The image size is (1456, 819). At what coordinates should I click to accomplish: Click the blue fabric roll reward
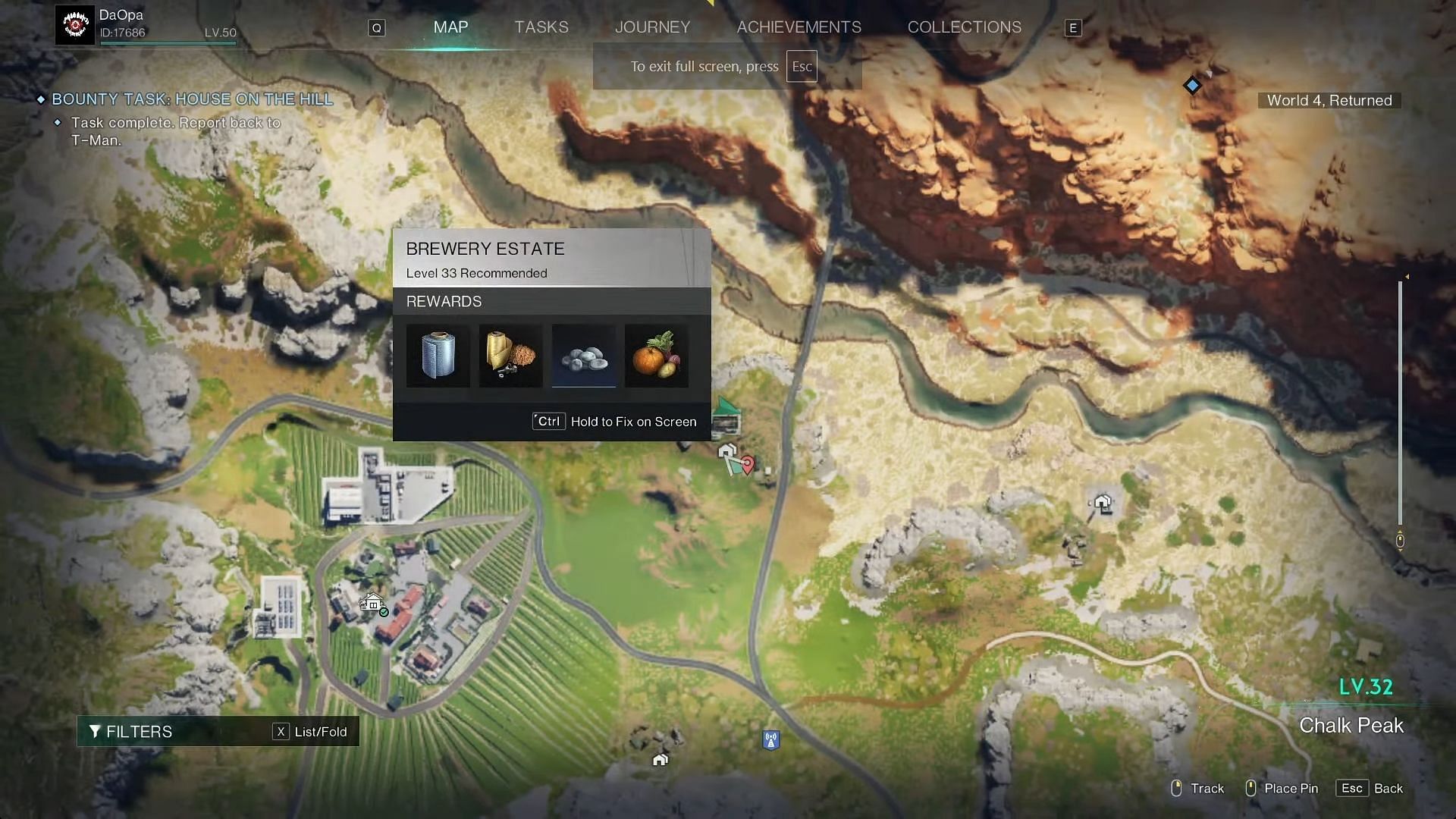click(x=438, y=356)
